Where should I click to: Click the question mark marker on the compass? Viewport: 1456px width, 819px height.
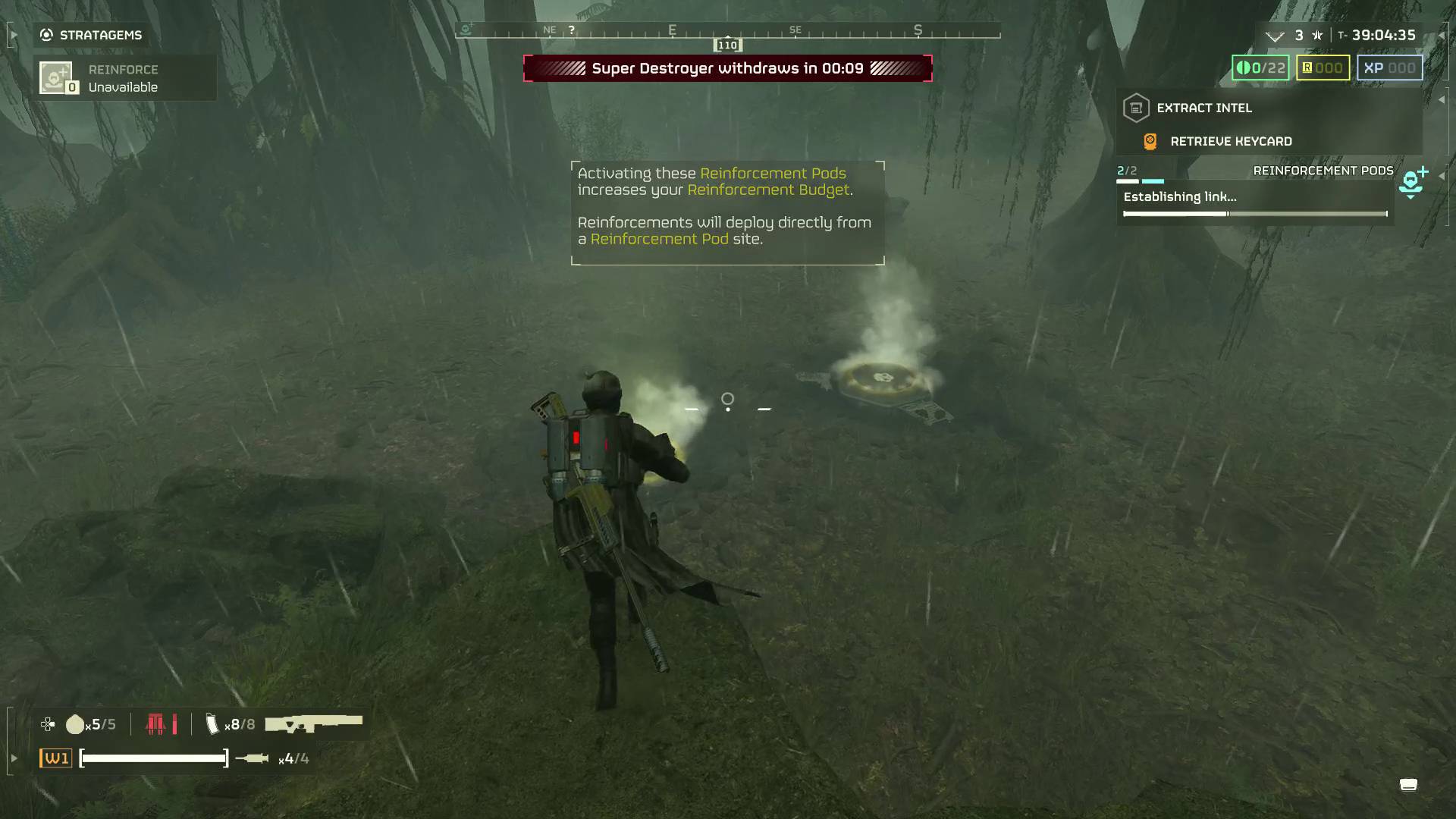pos(571,29)
